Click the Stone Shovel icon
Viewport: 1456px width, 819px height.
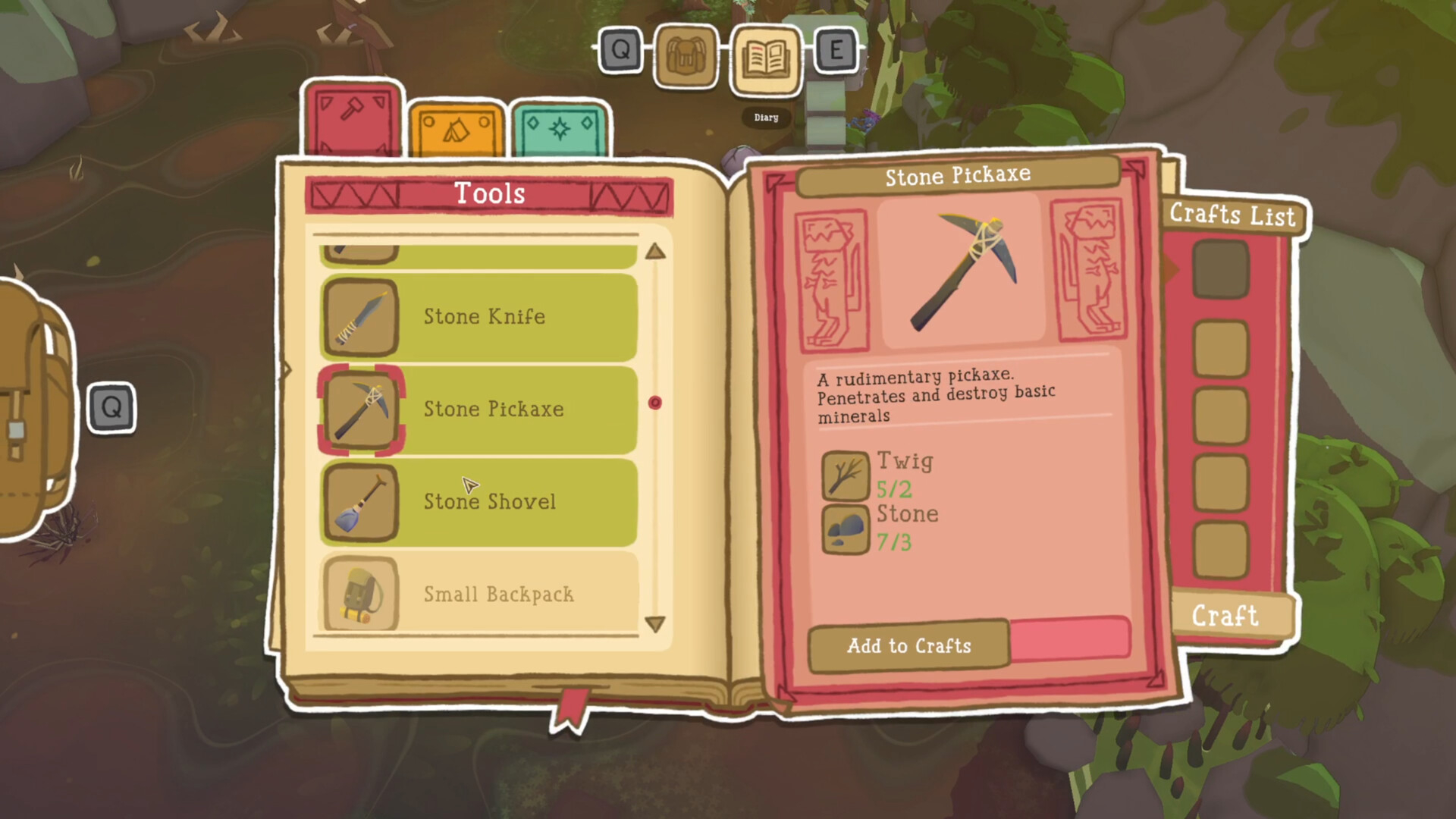pyautogui.click(x=362, y=501)
